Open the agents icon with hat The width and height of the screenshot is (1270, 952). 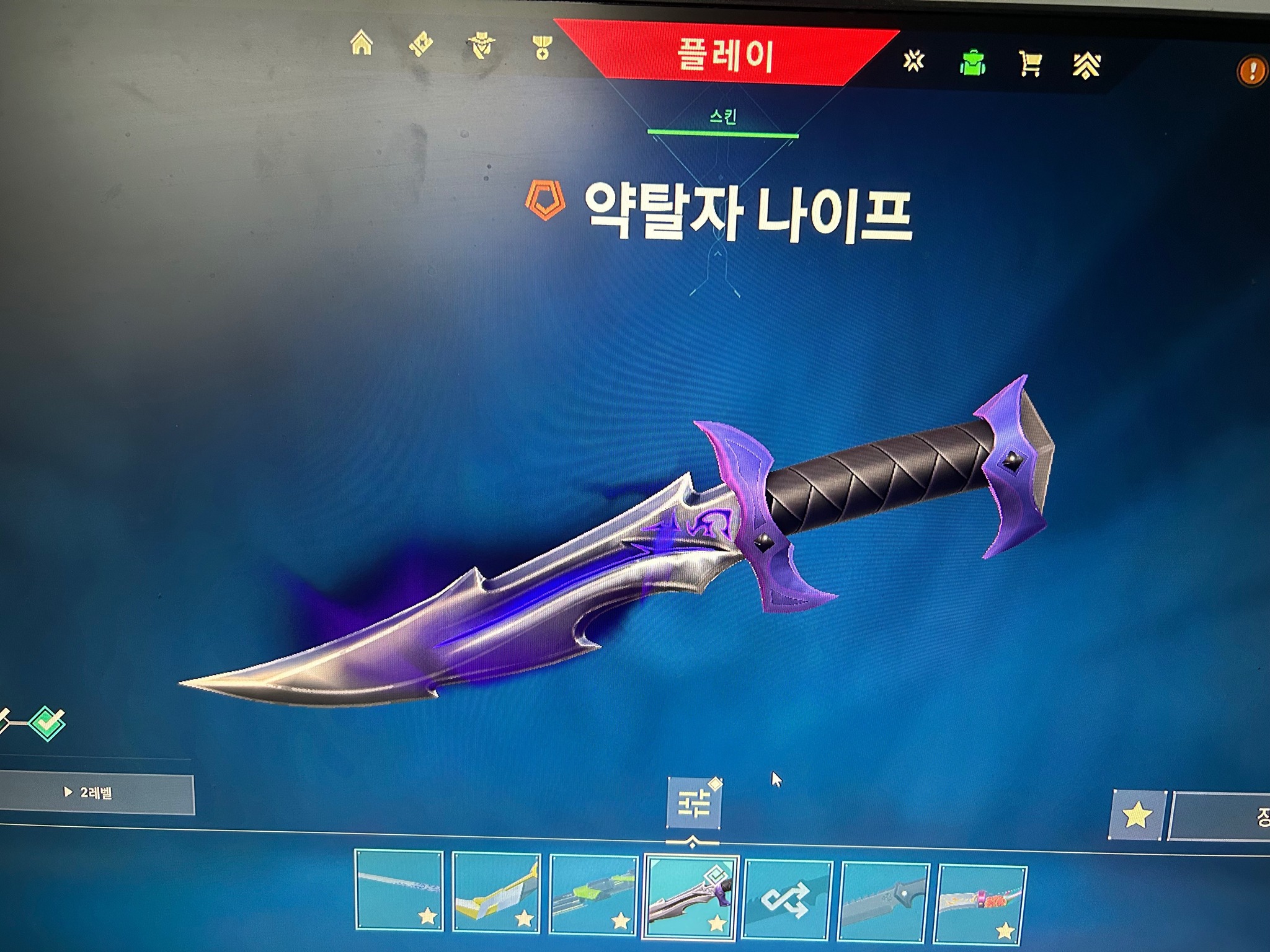[x=481, y=46]
